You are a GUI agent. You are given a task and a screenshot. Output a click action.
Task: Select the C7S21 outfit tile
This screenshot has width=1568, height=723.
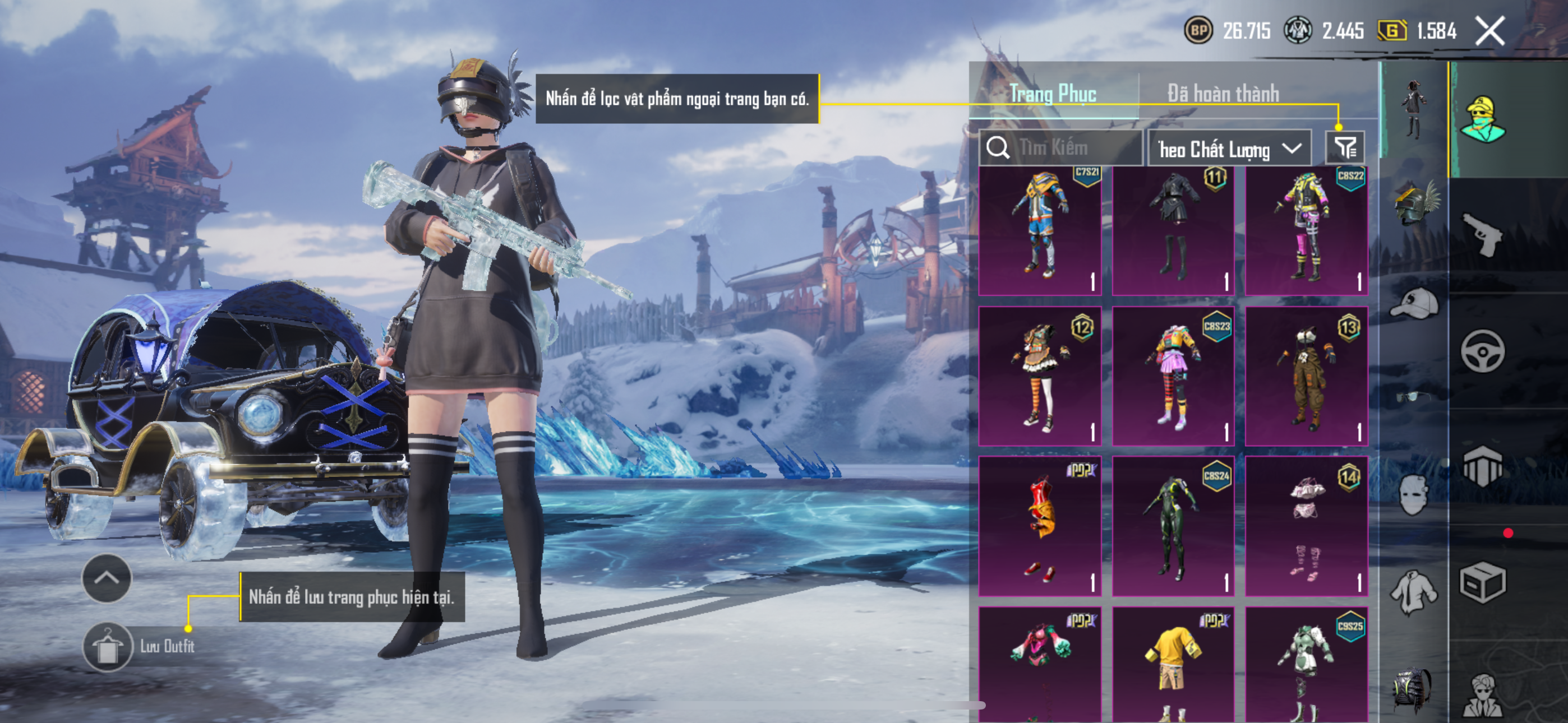[x=1040, y=231]
